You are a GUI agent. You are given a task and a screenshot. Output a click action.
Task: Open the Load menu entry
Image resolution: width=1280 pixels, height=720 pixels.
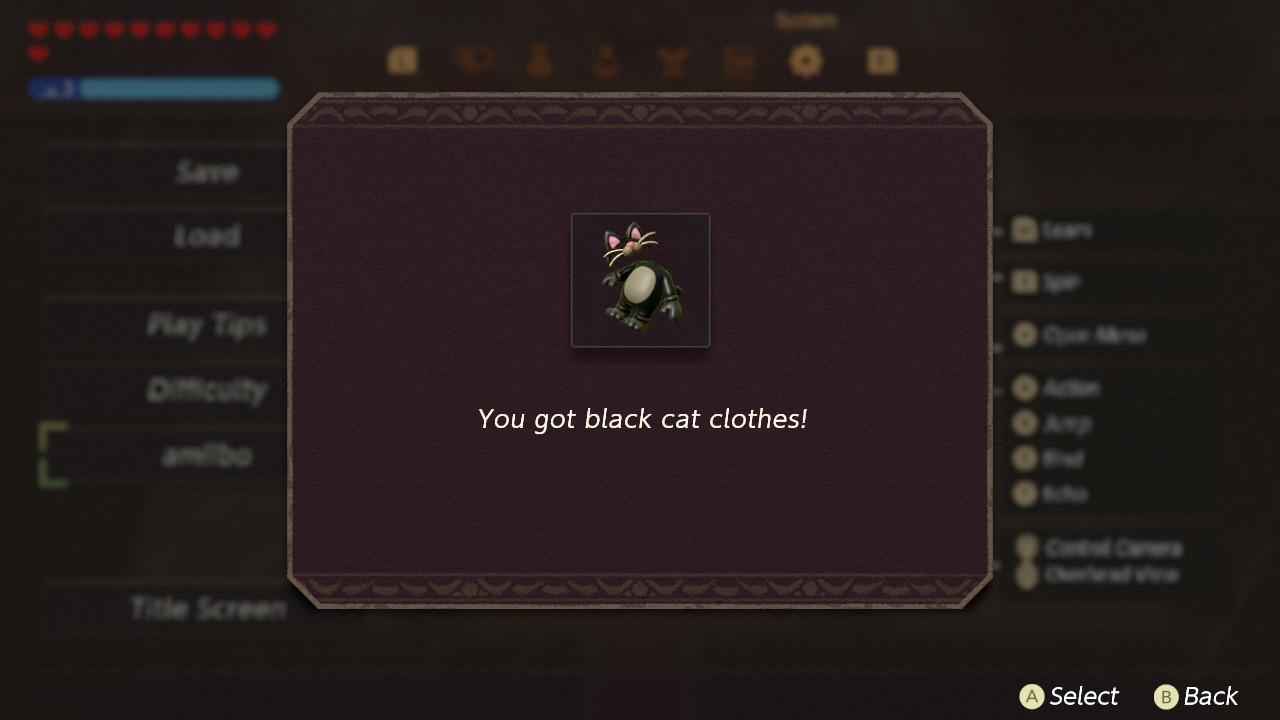207,236
